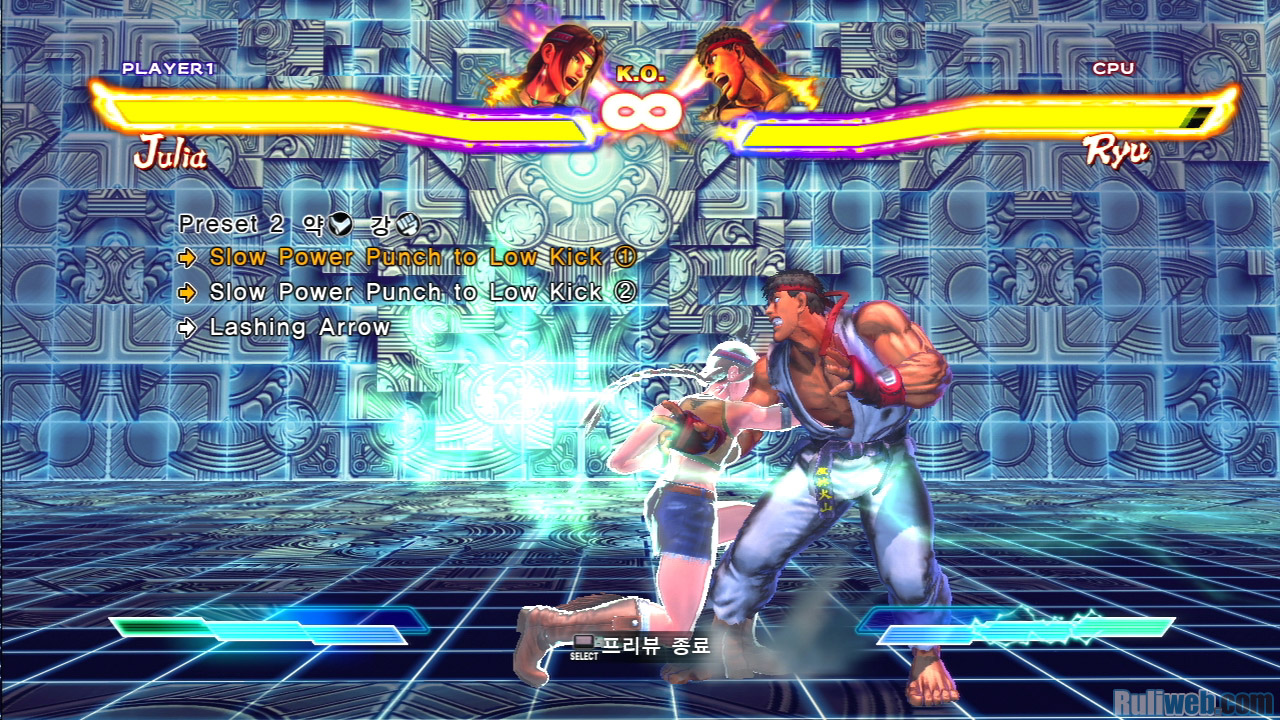Click the Preset 2 combo header

point(298,223)
